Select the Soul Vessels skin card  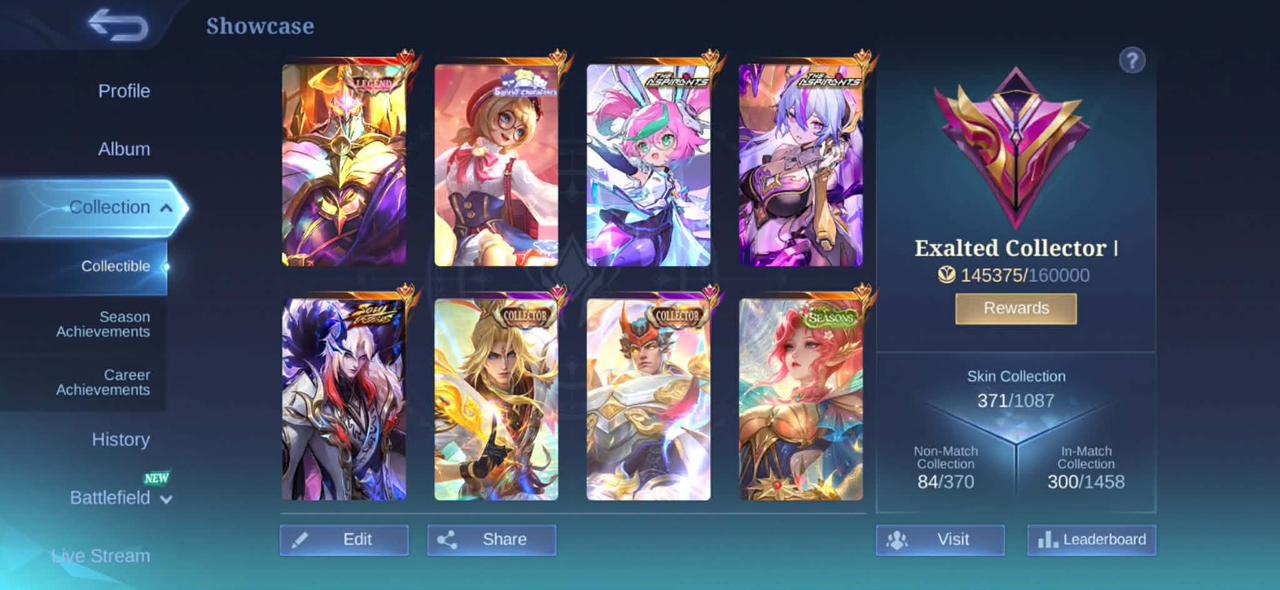pyautogui.click(x=344, y=399)
